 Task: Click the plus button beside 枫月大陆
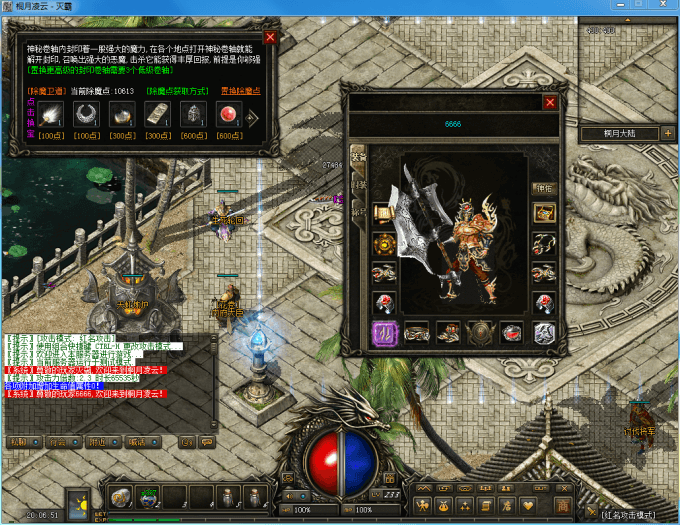(668, 133)
